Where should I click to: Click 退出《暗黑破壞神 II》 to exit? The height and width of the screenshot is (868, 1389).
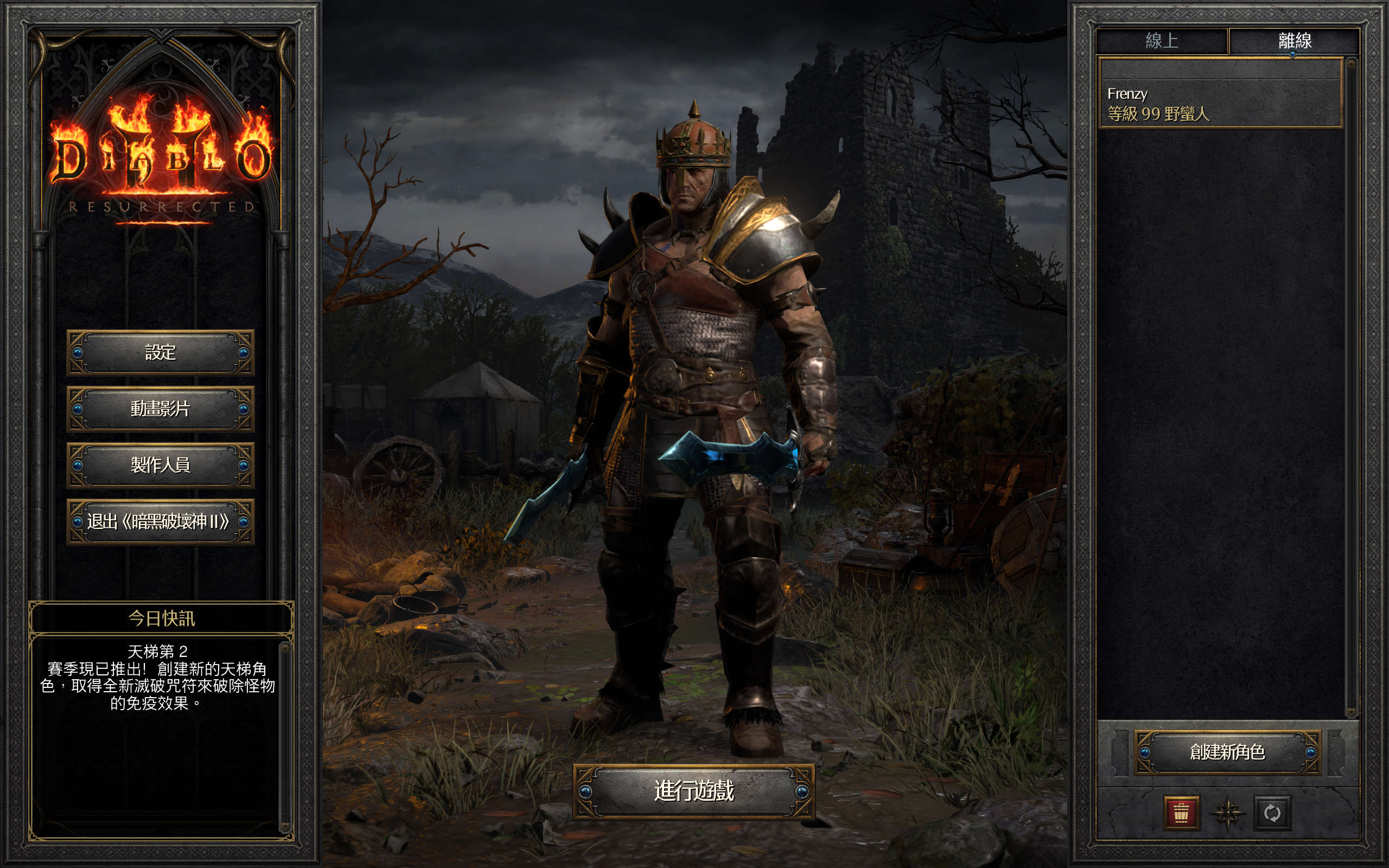point(160,521)
